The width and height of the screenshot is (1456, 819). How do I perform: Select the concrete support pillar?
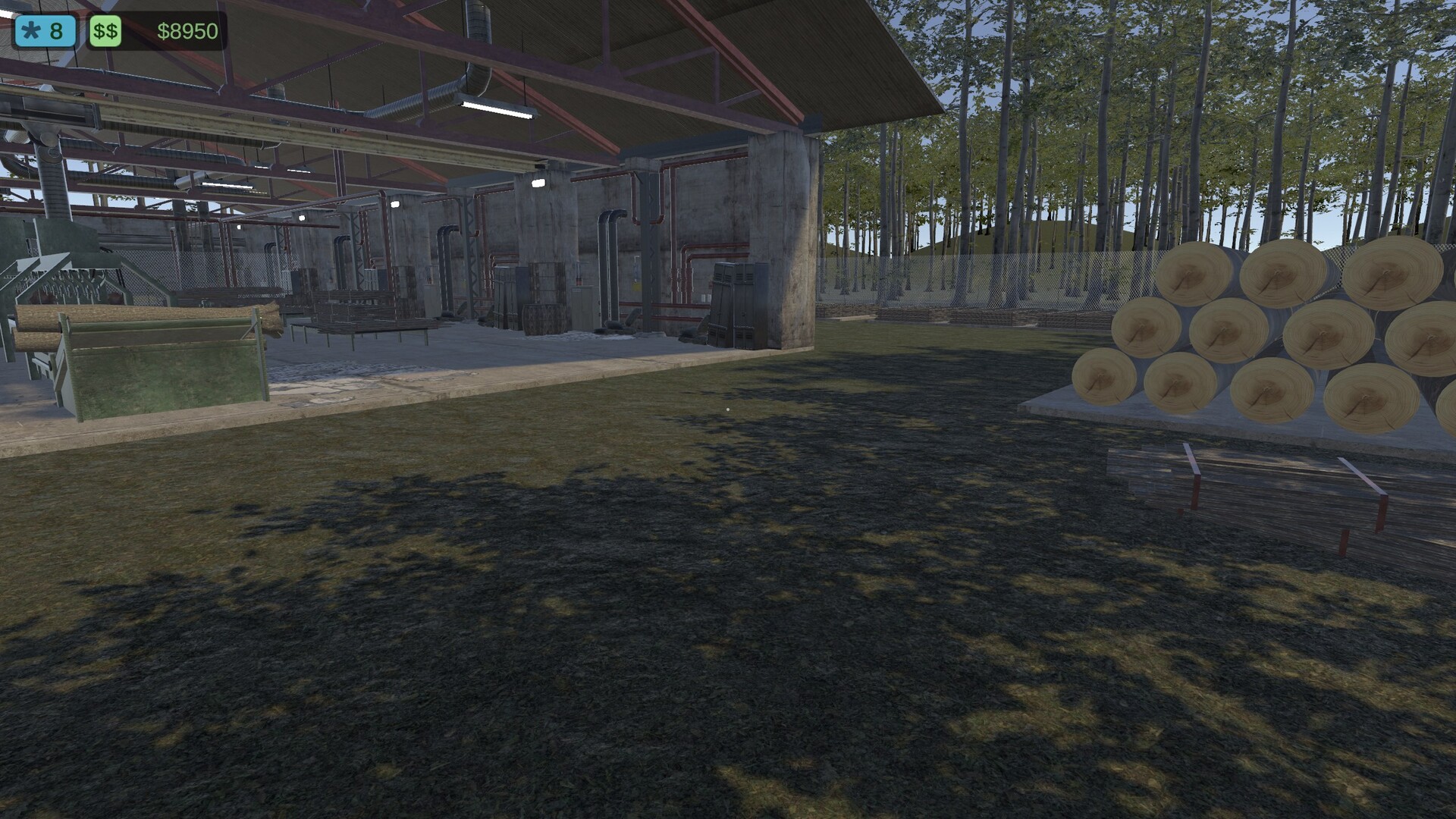coord(781,227)
